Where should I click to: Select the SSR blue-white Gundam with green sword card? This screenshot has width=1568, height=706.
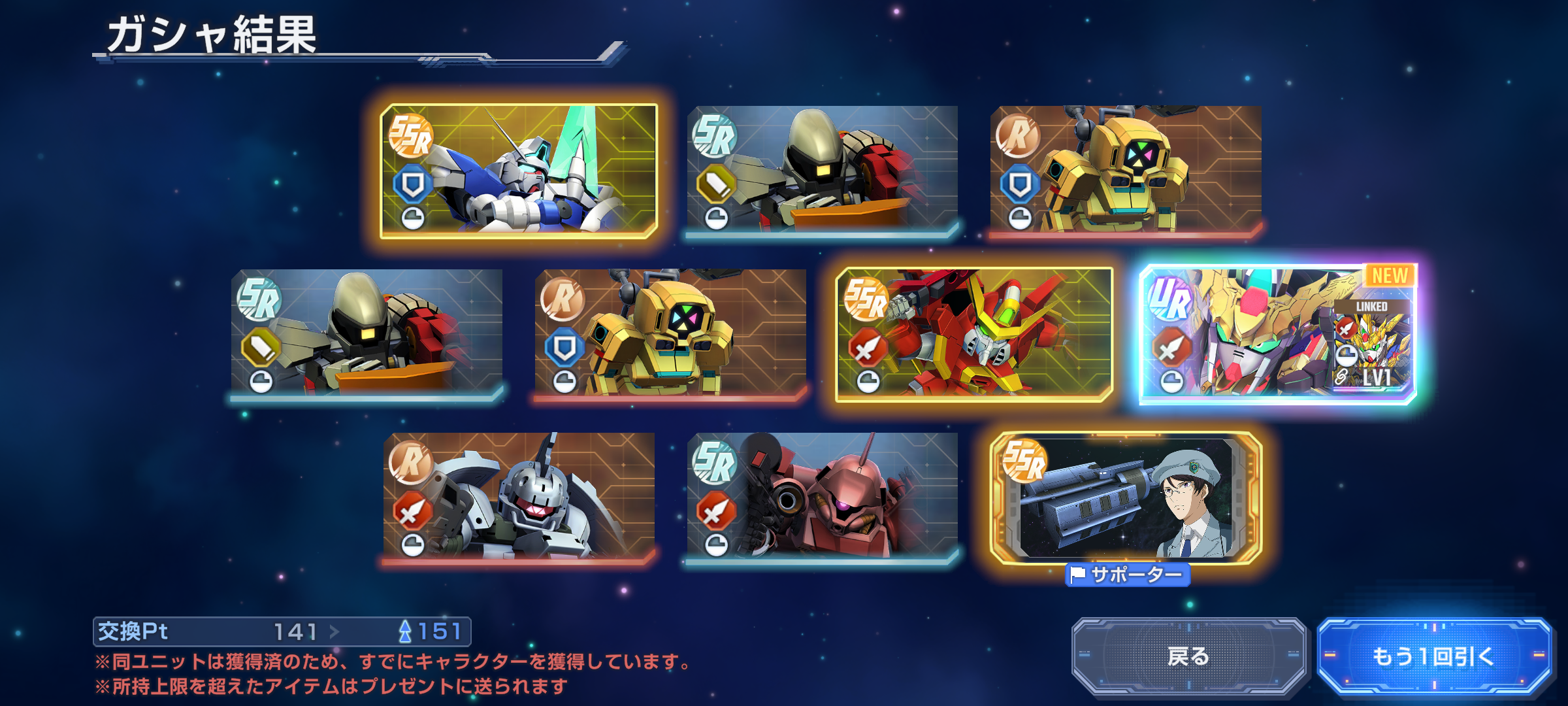[x=519, y=171]
